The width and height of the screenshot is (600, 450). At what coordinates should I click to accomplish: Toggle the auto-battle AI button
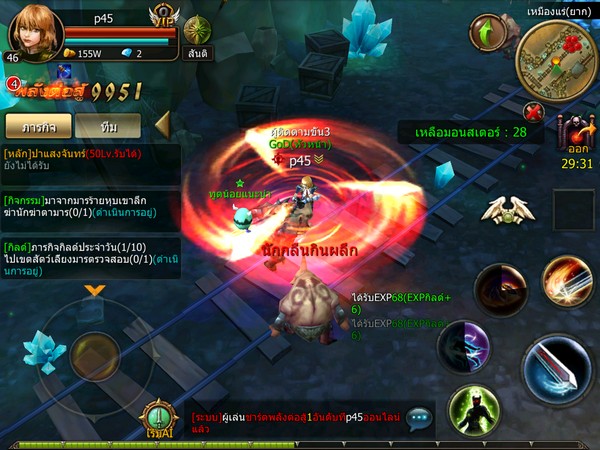click(159, 418)
